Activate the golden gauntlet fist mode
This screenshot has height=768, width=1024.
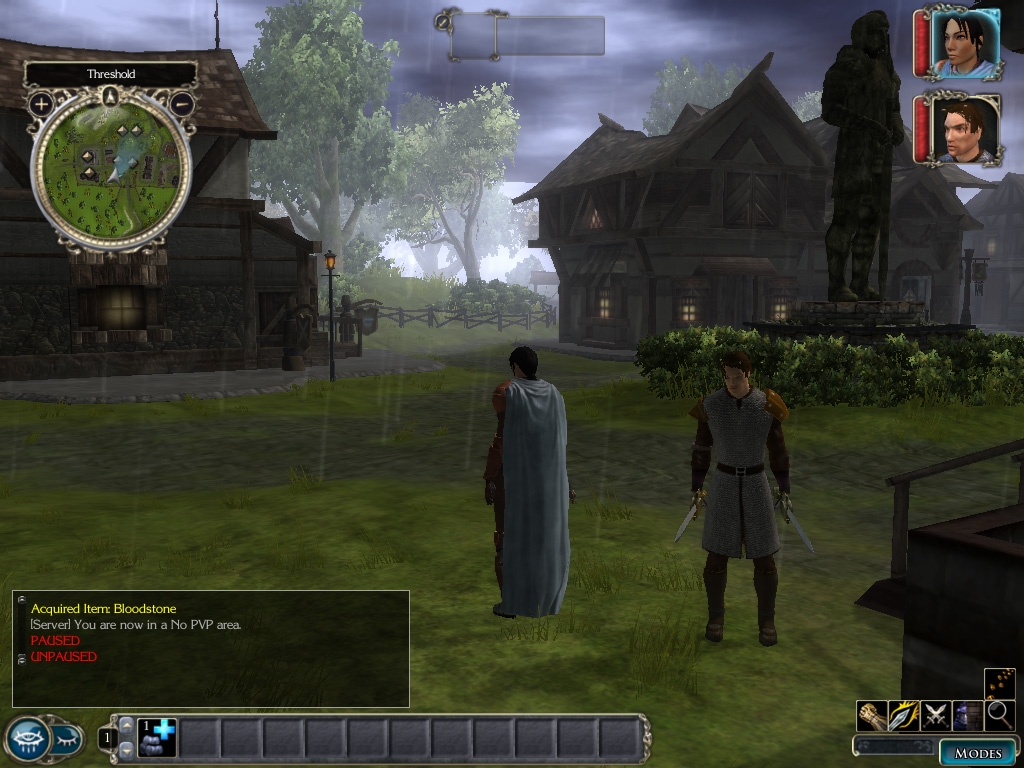[x=872, y=716]
